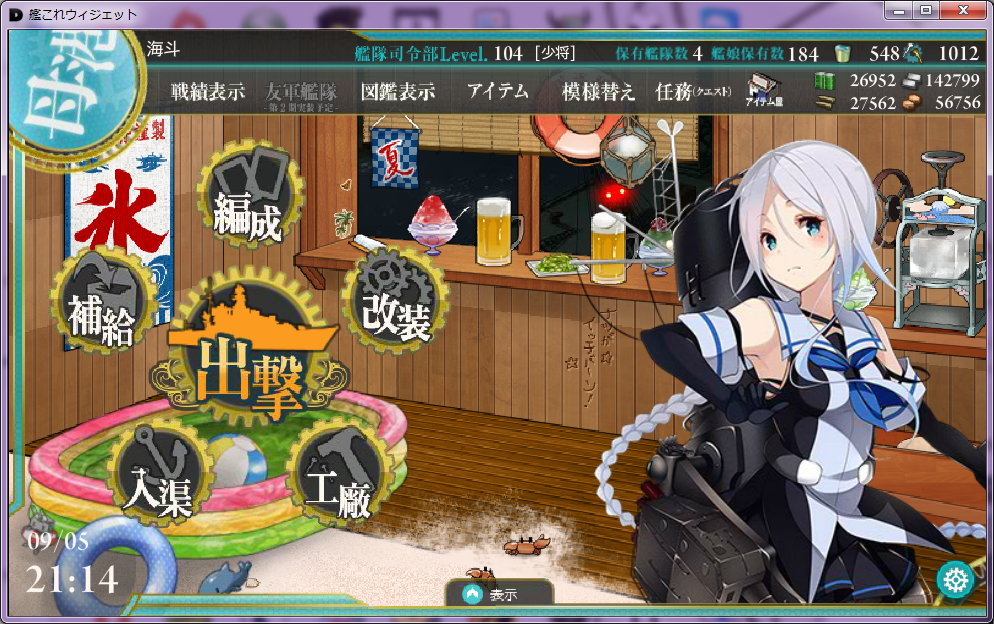Image resolution: width=994 pixels, height=624 pixels.
Task: Open the 工廠 factory screen
Action: coord(338,481)
